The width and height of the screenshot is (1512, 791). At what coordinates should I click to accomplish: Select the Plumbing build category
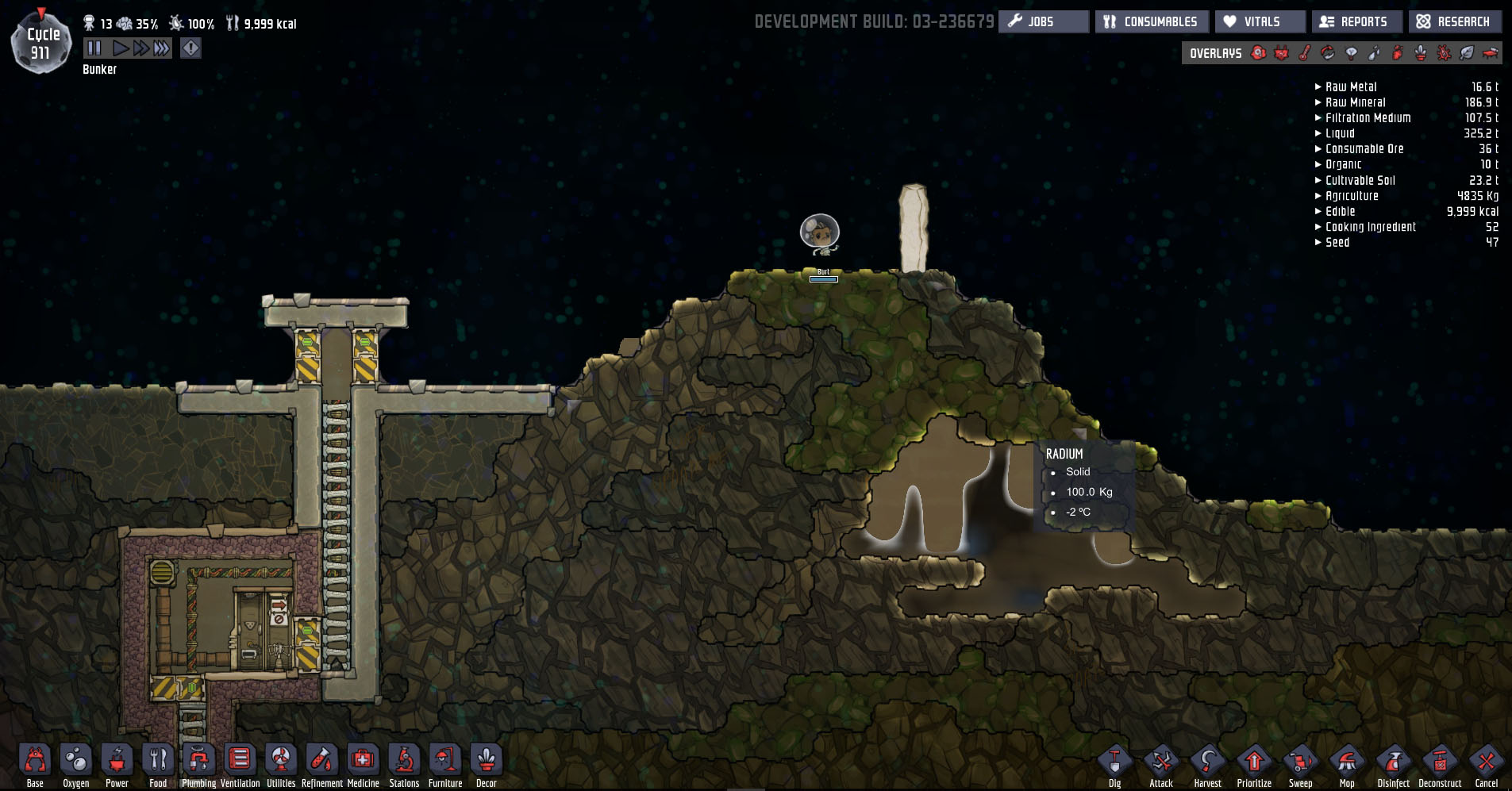click(x=198, y=760)
